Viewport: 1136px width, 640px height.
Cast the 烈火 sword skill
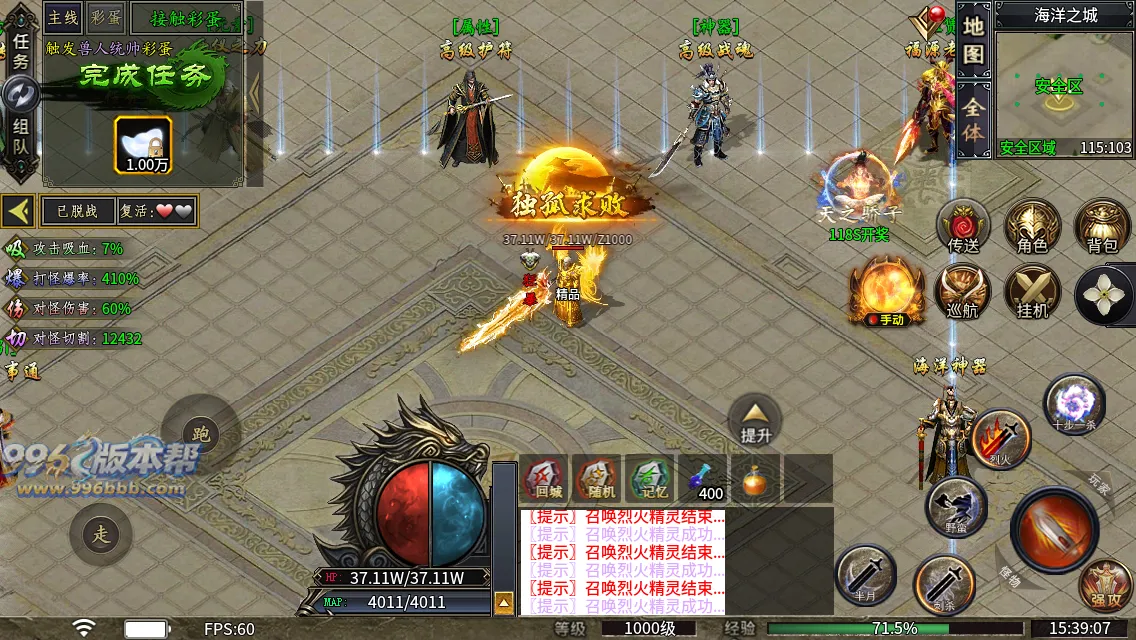[x=1001, y=438]
